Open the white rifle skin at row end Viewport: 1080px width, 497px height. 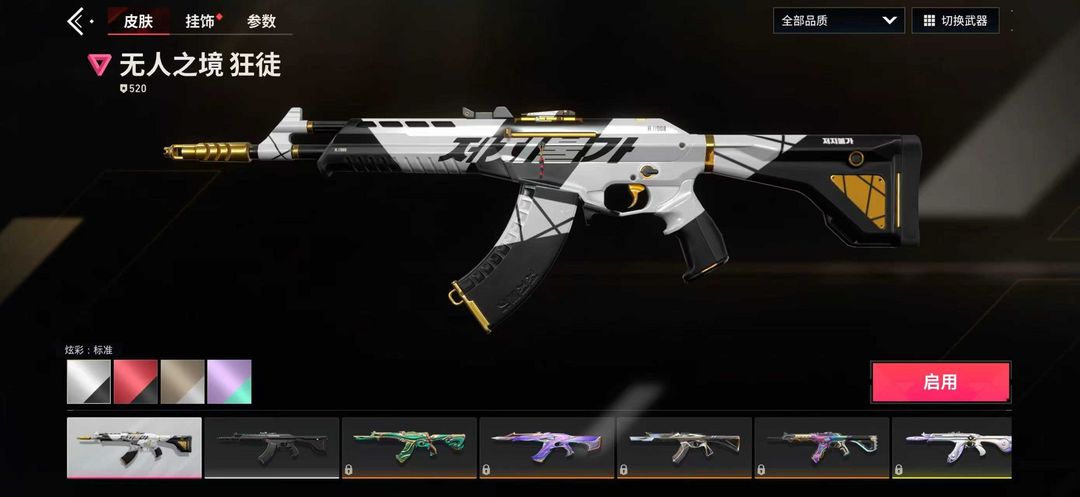tap(951, 447)
